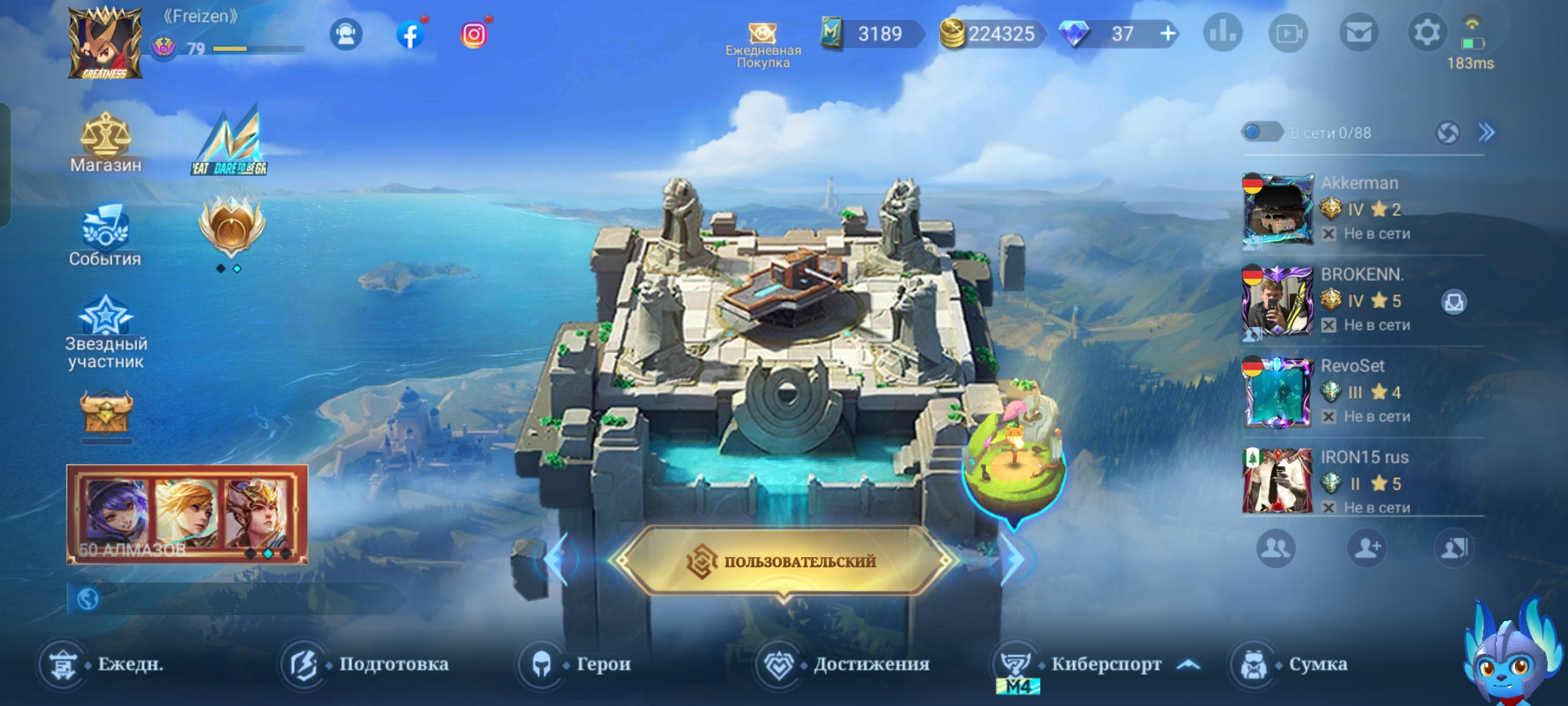This screenshot has height=706, width=1568.
Task: Open the mail envelope icon
Action: point(1359,33)
